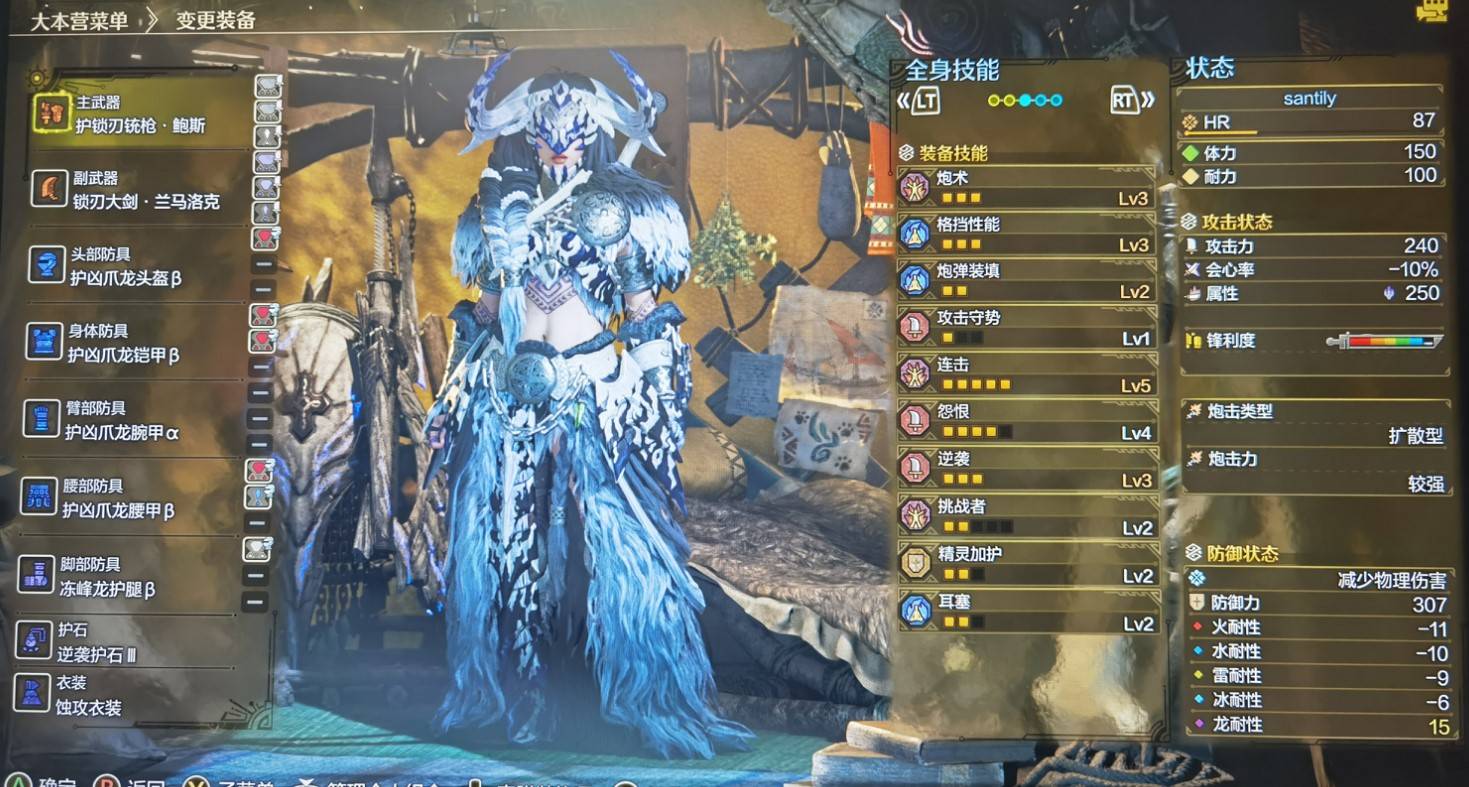The width and height of the screenshot is (1469, 787).
Task: Click the 炮弹装填 skill entry
Action: pos(1027,281)
